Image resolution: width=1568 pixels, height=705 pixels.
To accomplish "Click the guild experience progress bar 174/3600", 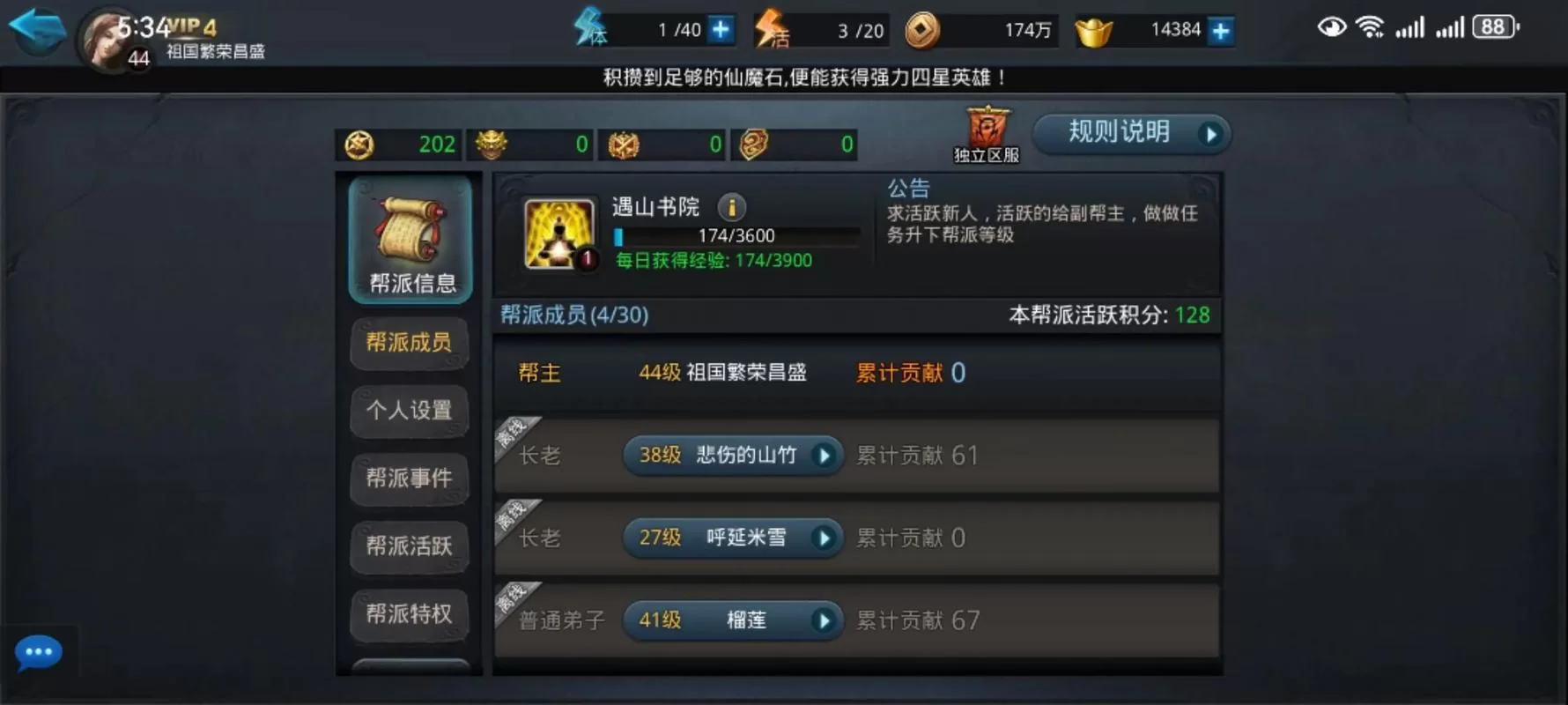I will 738,234.
